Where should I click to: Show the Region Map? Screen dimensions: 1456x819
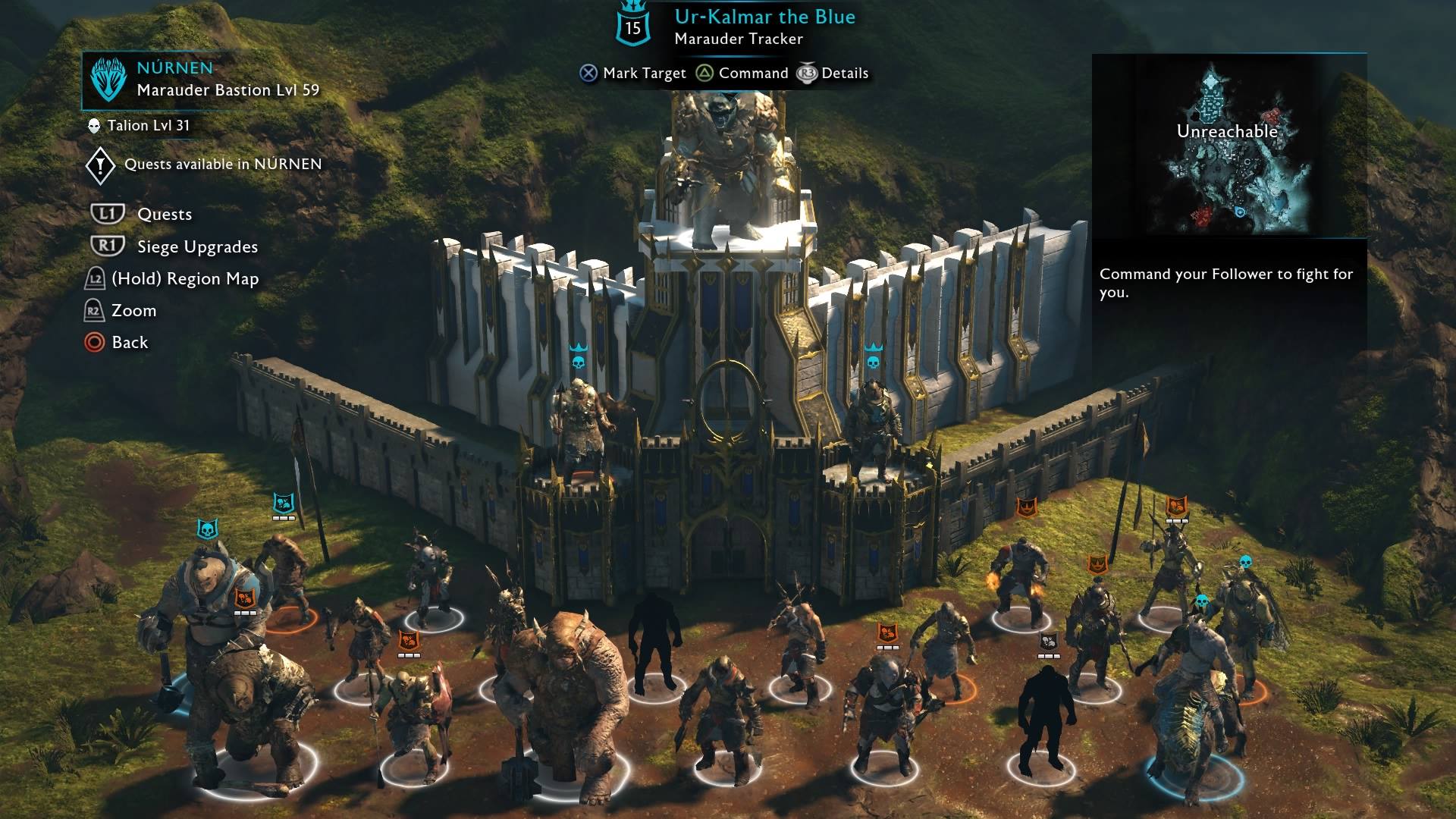point(185,279)
